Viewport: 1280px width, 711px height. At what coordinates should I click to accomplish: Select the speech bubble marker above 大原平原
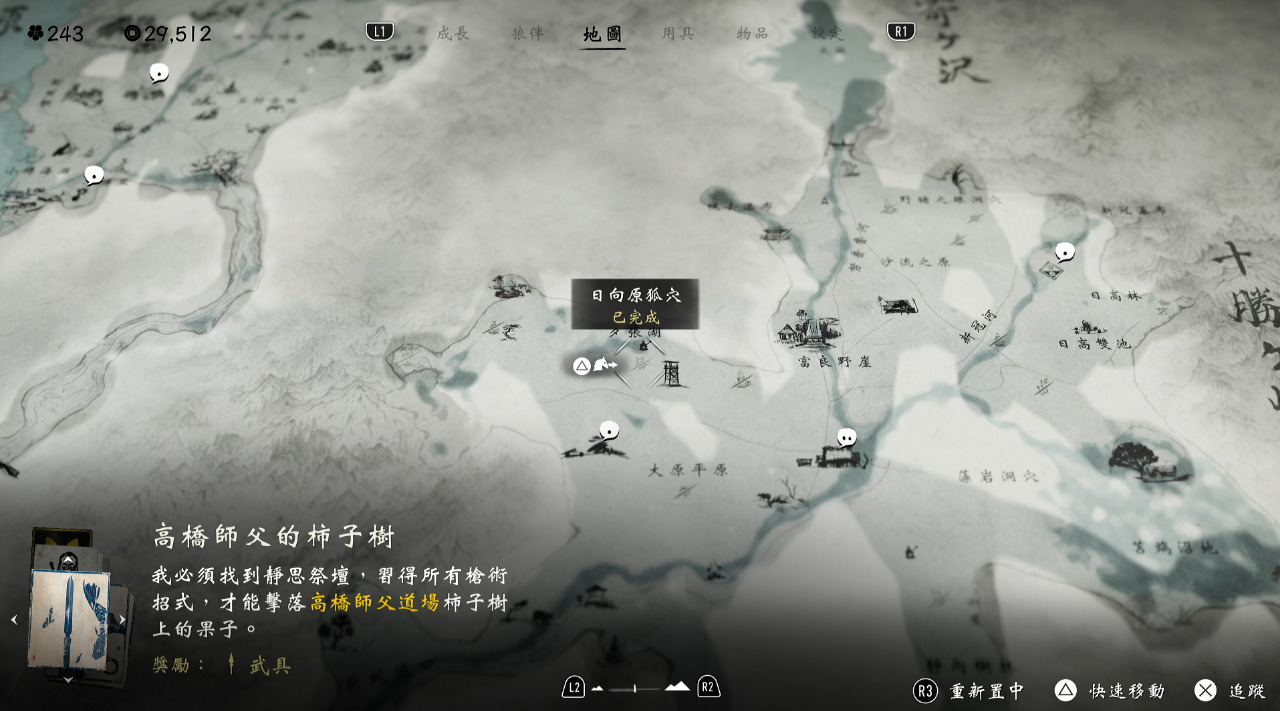point(609,430)
